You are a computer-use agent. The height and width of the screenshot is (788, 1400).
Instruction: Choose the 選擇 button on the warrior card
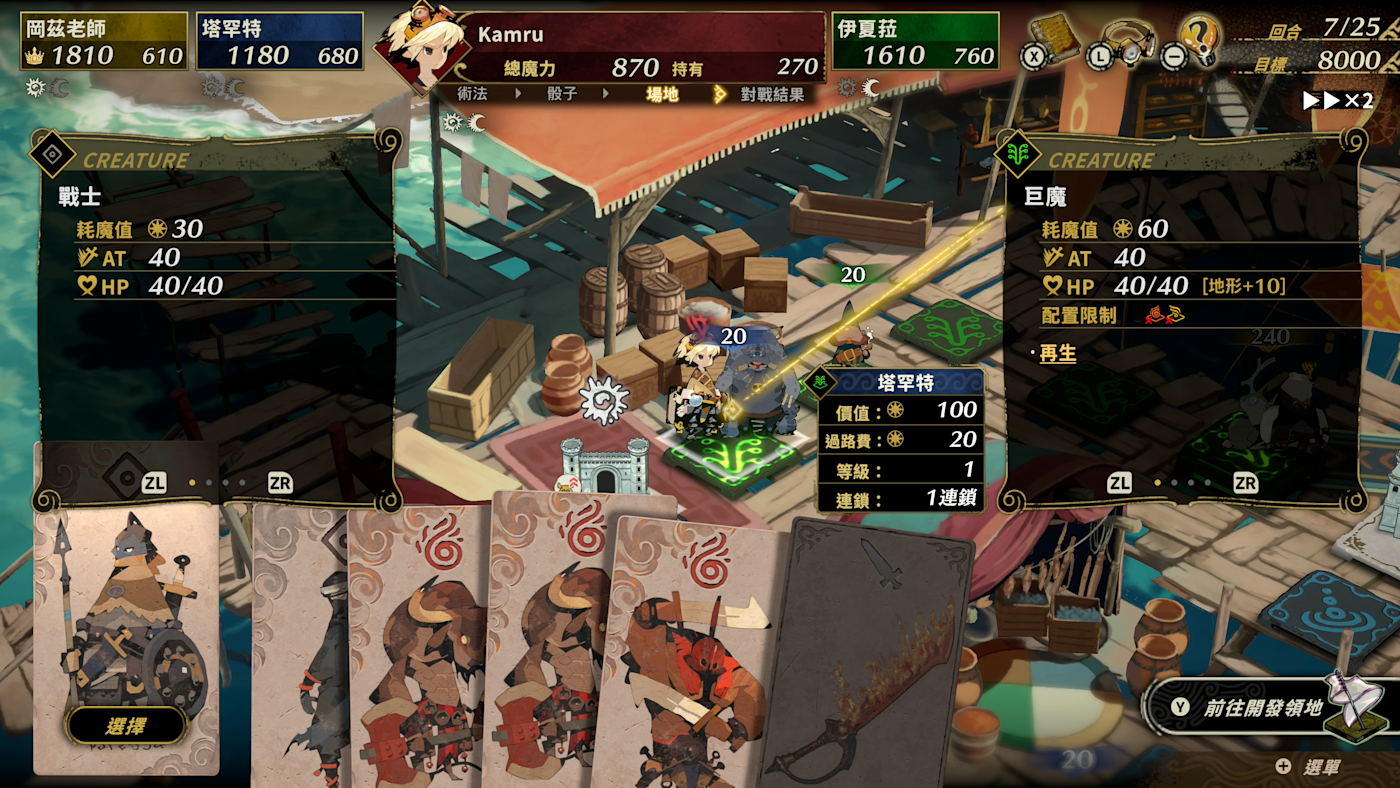pos(126,726)
